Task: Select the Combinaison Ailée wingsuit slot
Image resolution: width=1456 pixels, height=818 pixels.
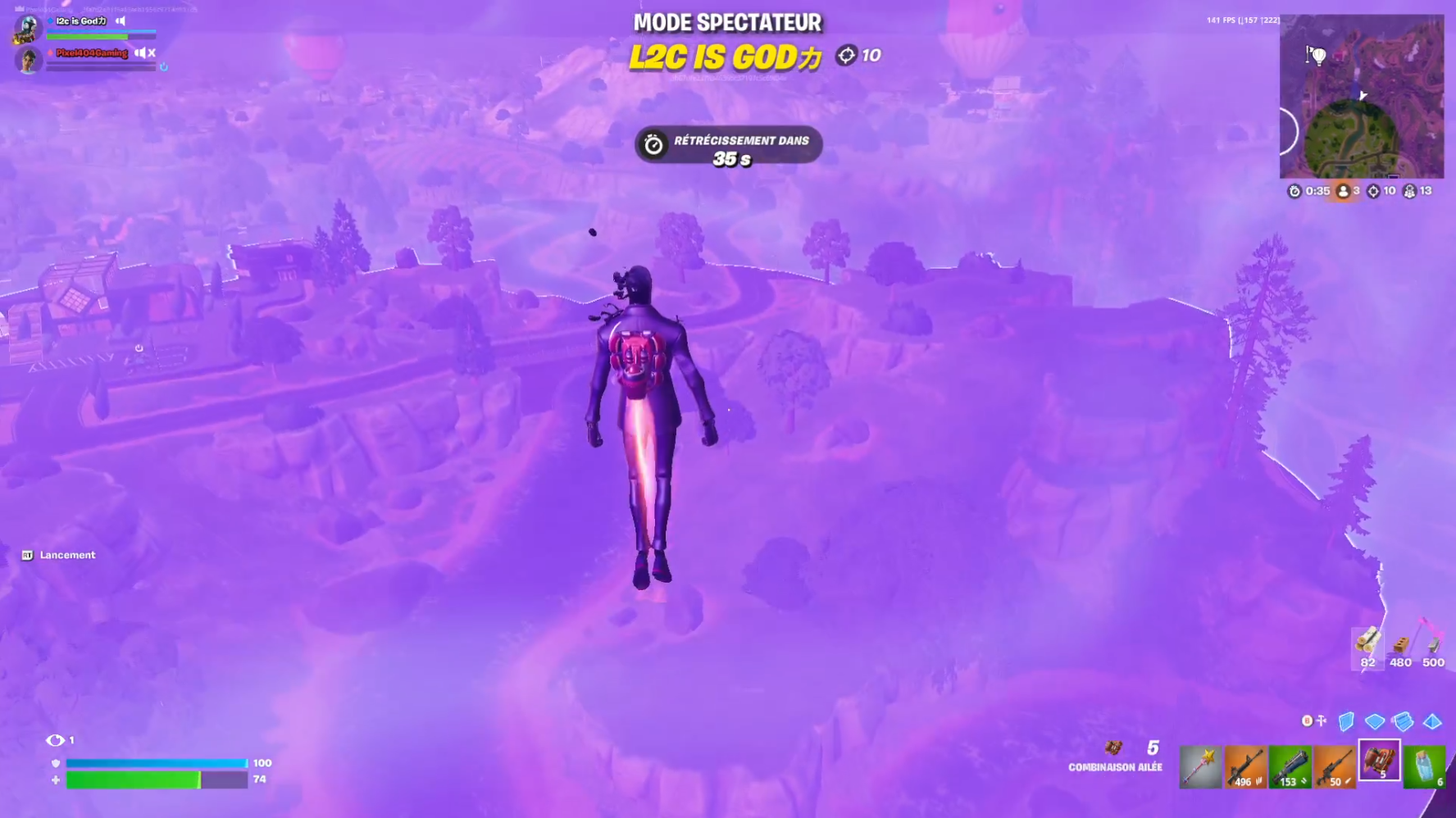Action: (x=1380, y=761)
